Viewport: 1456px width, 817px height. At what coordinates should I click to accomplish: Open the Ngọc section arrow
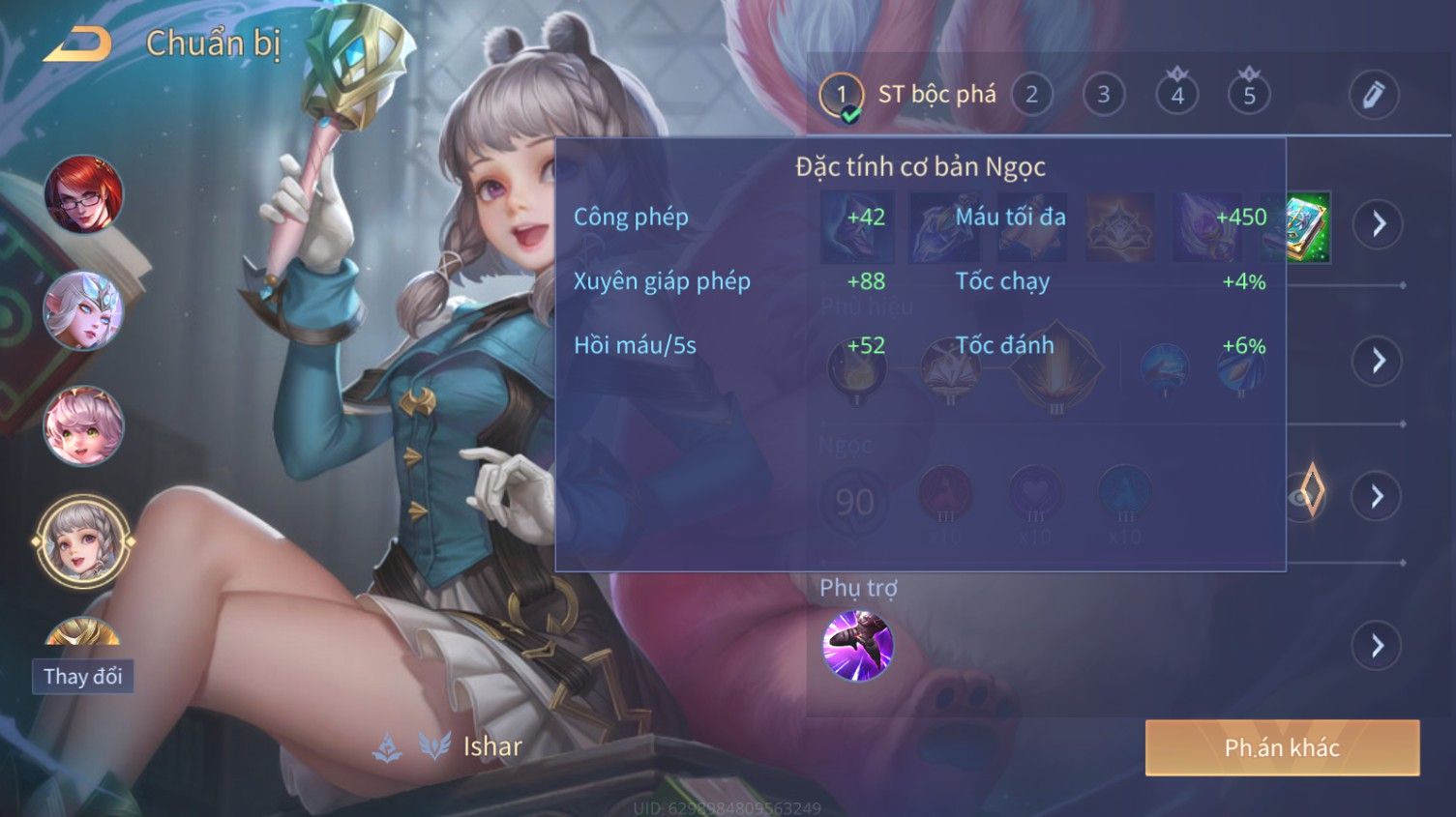[1378, 496]
